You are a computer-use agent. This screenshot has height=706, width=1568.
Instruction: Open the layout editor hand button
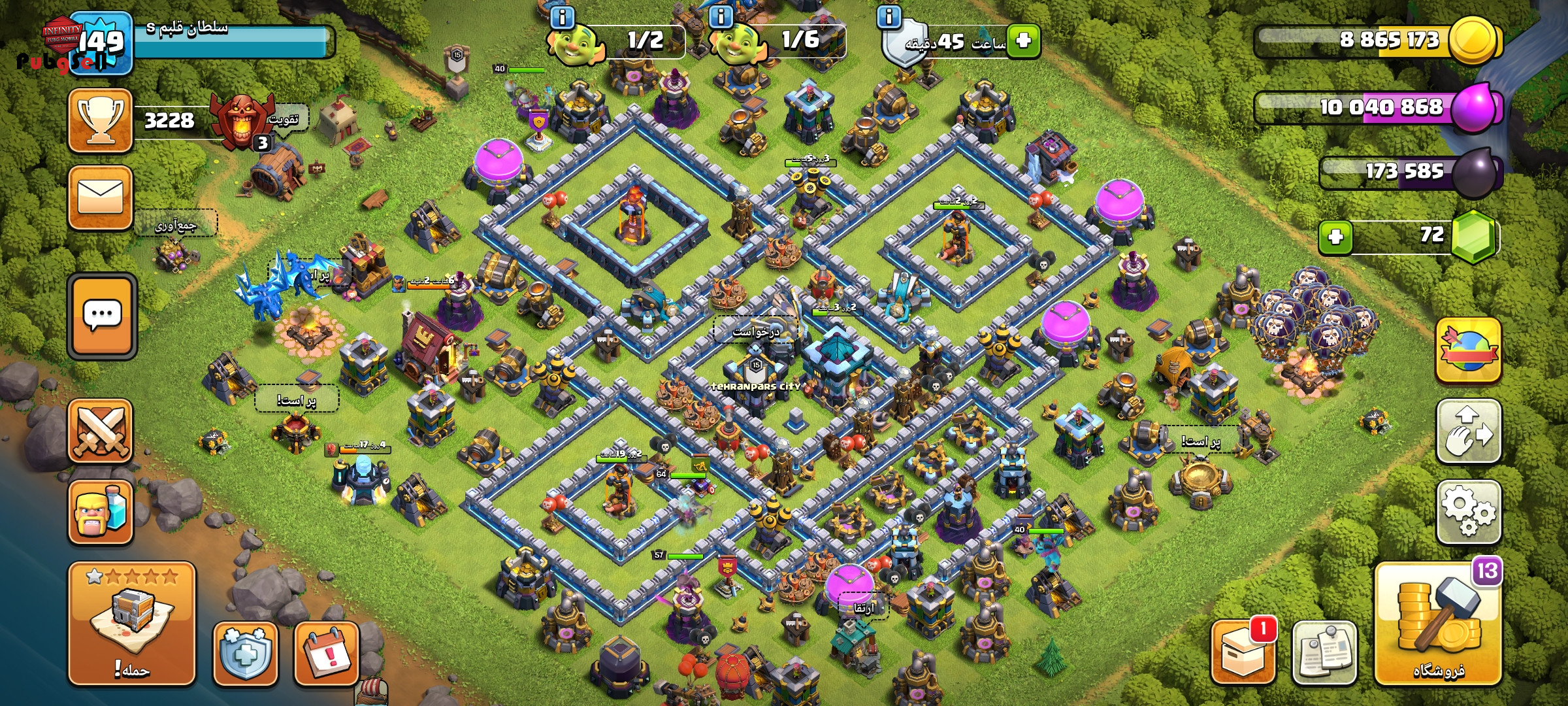(x=1468, y=431)
